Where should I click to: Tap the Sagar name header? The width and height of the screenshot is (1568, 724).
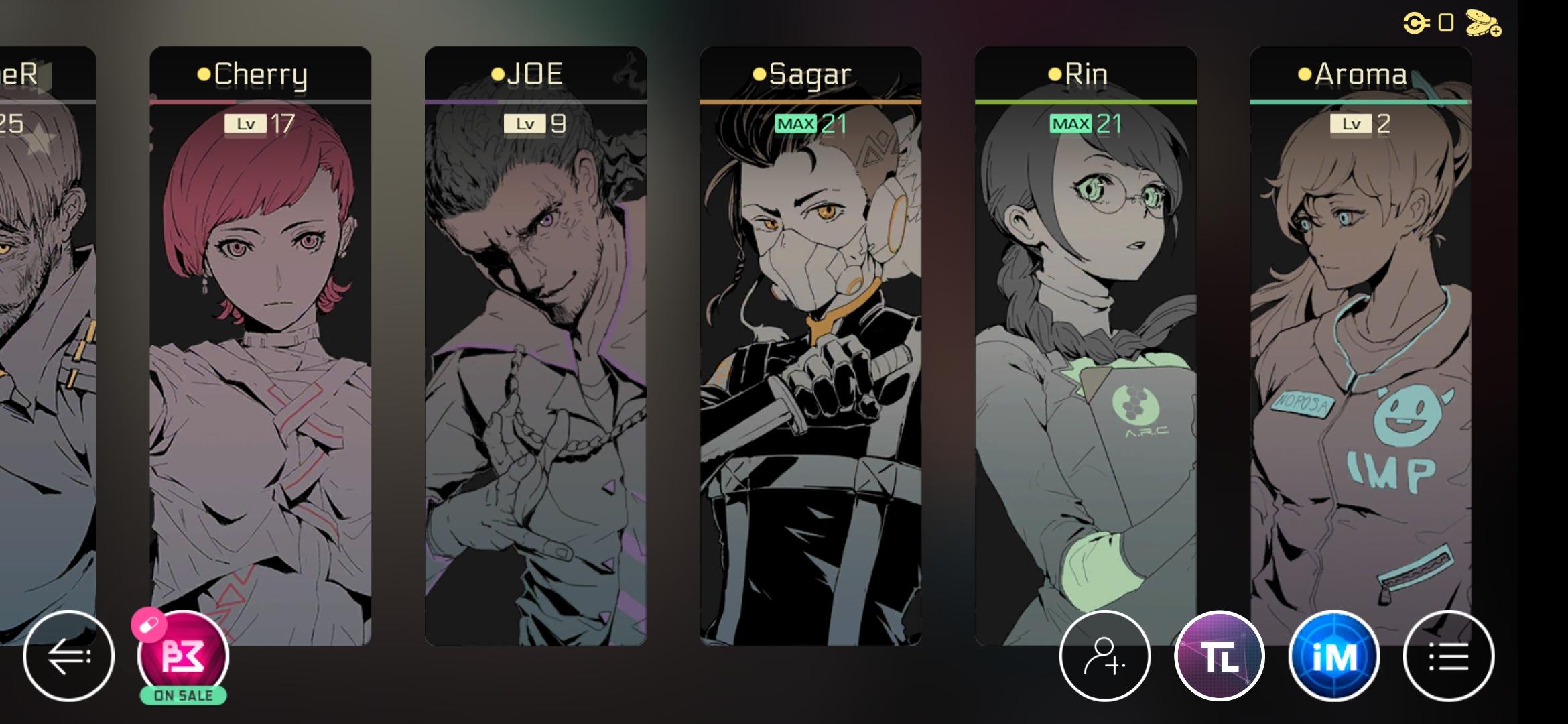tap(805, 74)
